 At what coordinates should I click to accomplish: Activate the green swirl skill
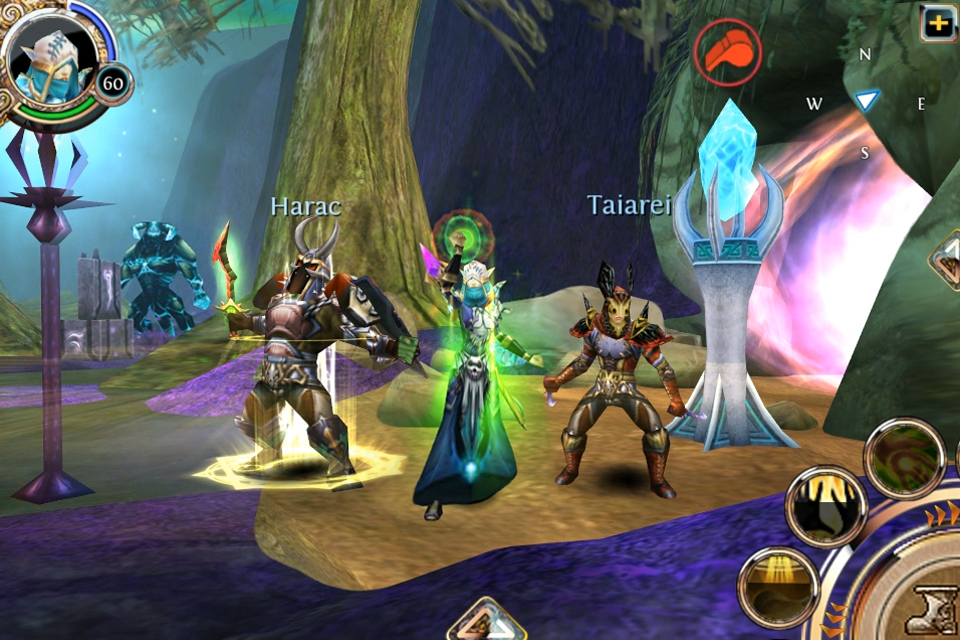tap(904, 459)
